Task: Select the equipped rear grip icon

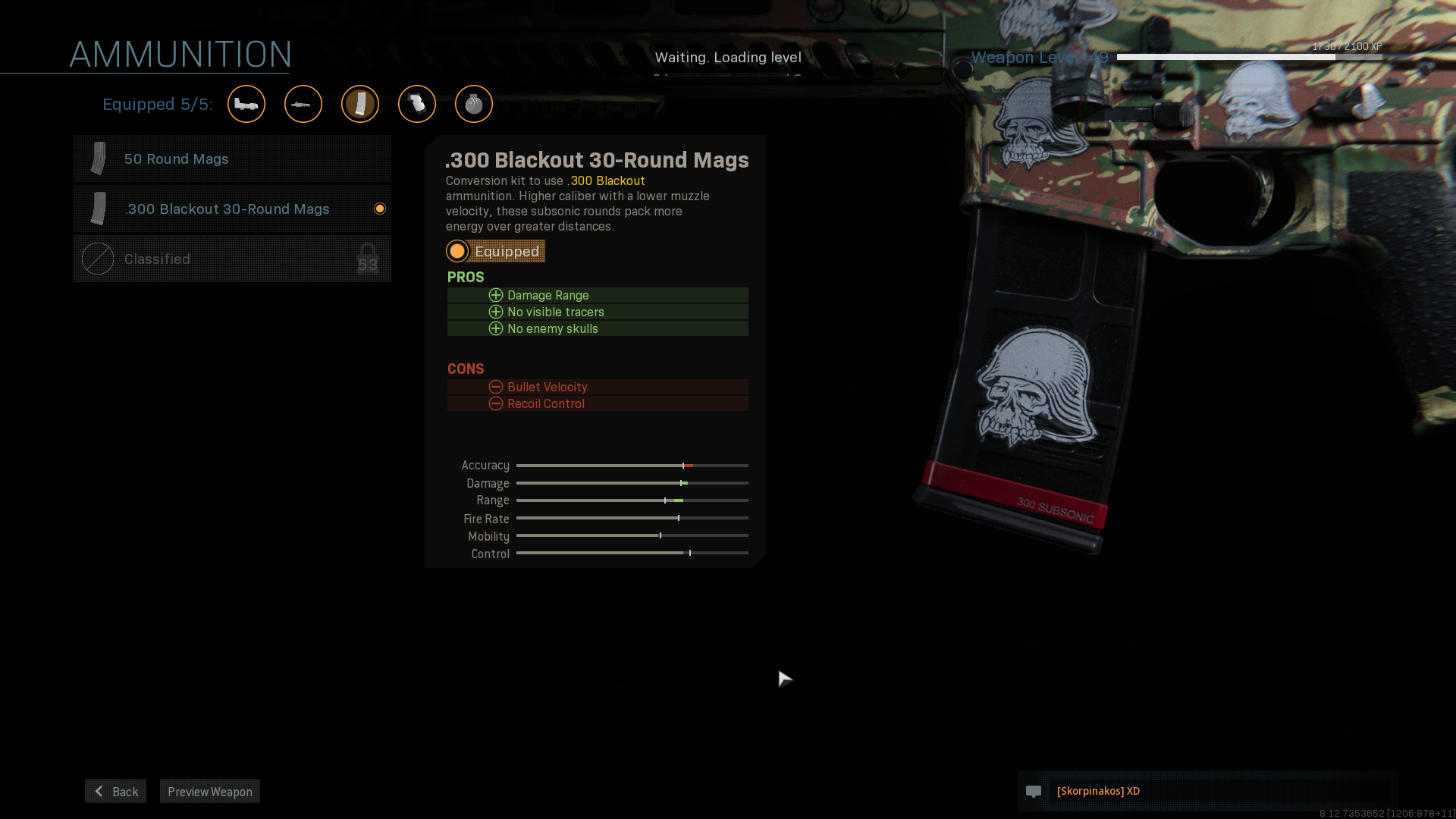Action: point(417,104)
